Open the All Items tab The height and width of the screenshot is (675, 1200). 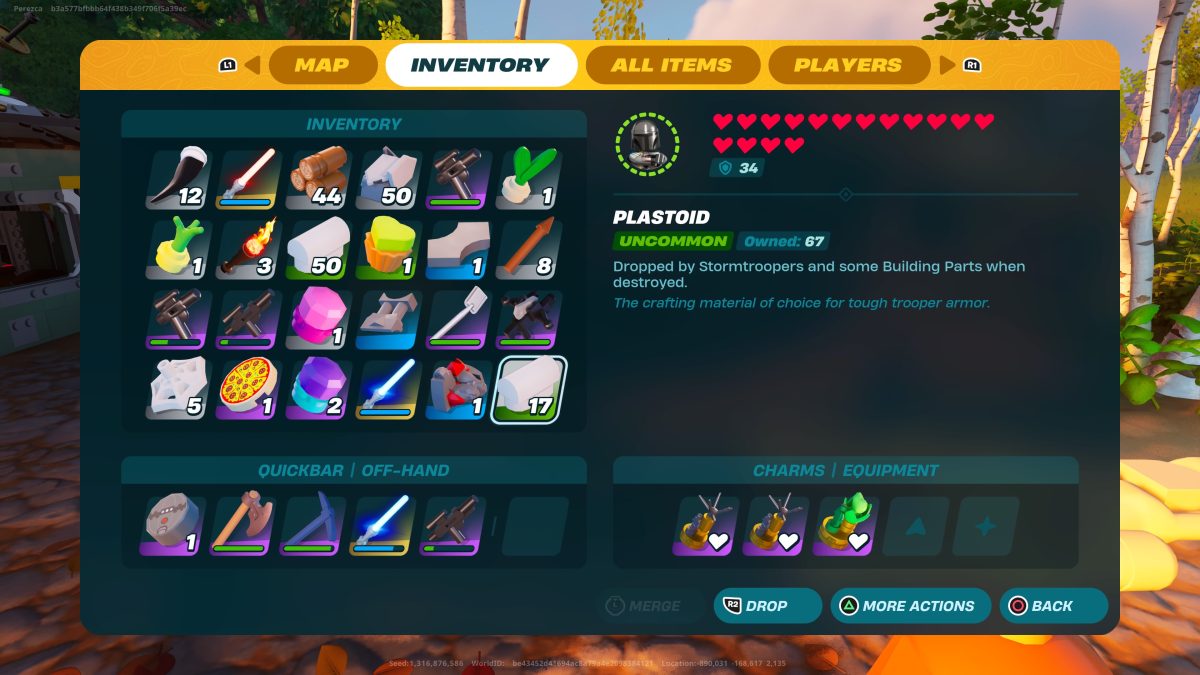coord(671,66)
